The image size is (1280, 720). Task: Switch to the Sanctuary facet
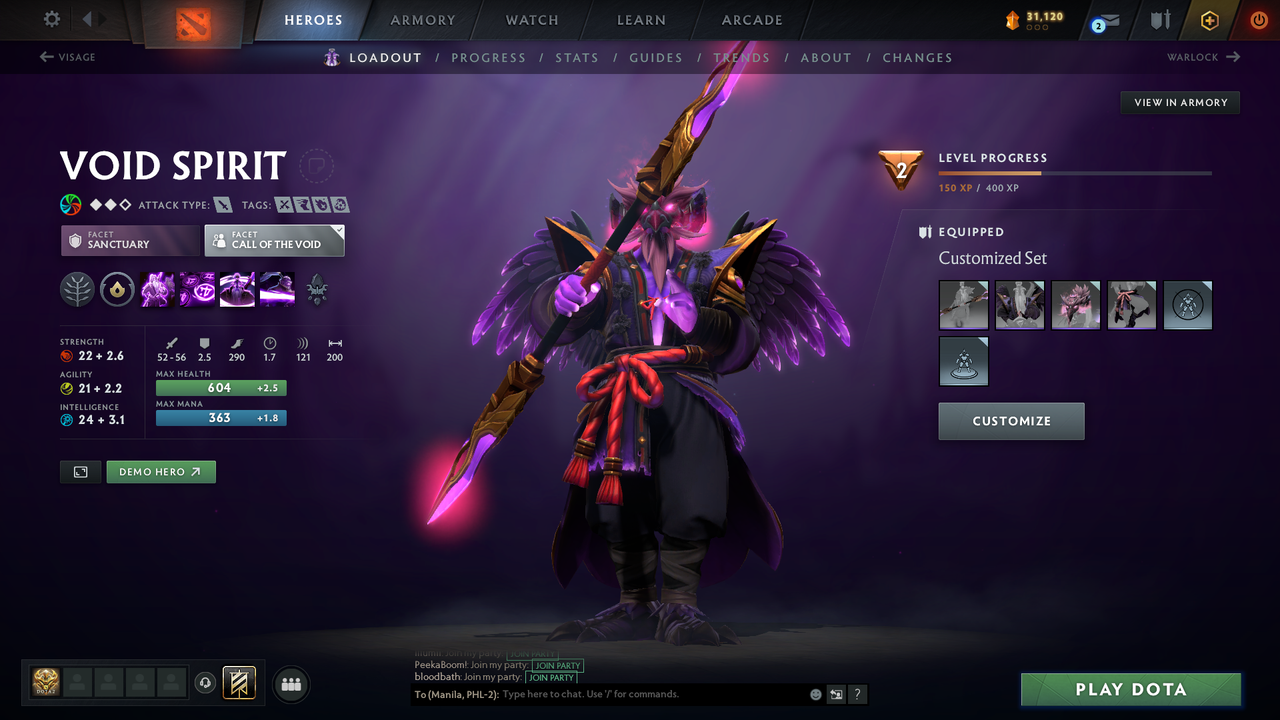tap(130, 240)
